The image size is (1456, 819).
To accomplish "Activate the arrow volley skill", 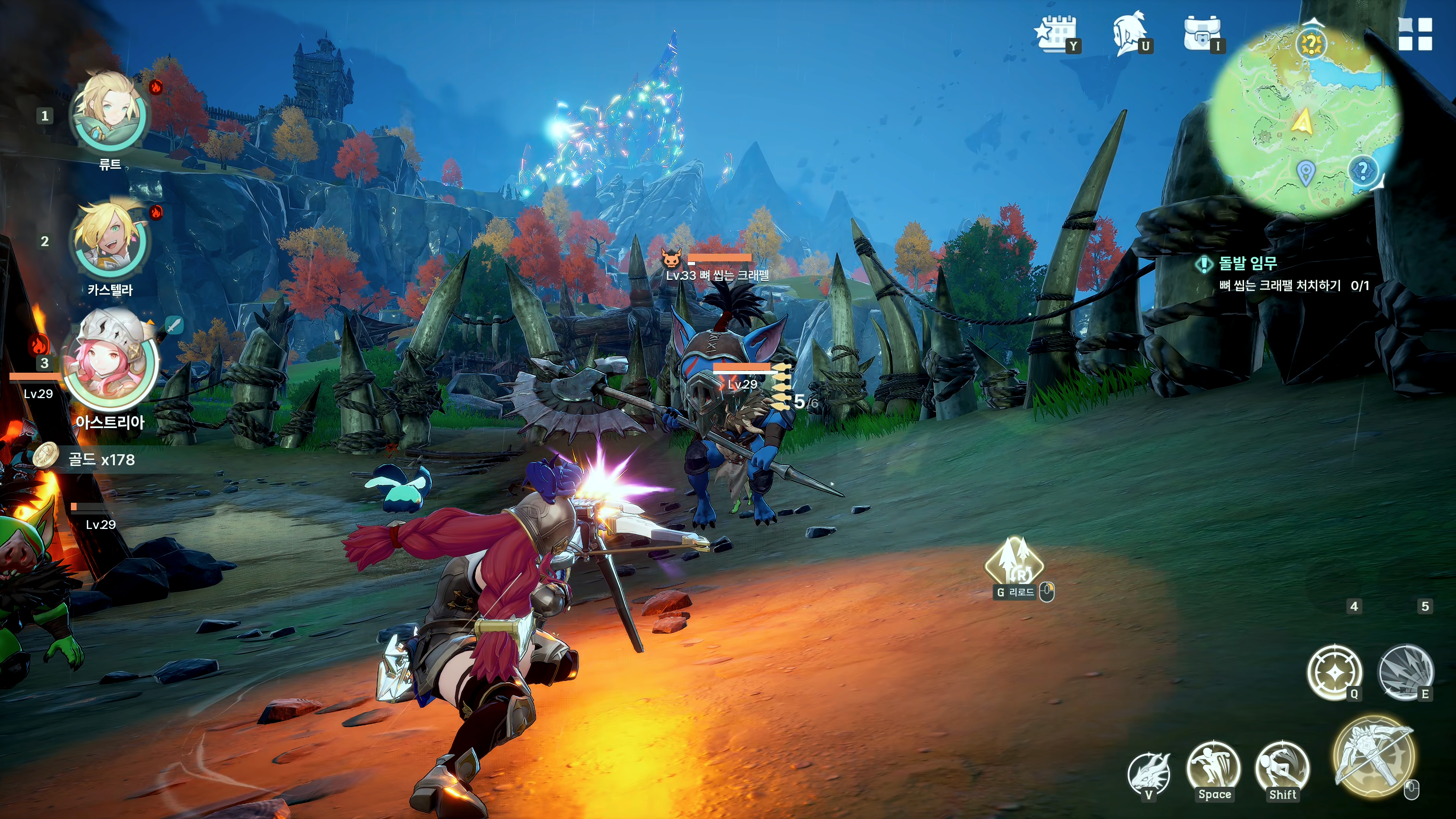I will (x=1406, y=673).
